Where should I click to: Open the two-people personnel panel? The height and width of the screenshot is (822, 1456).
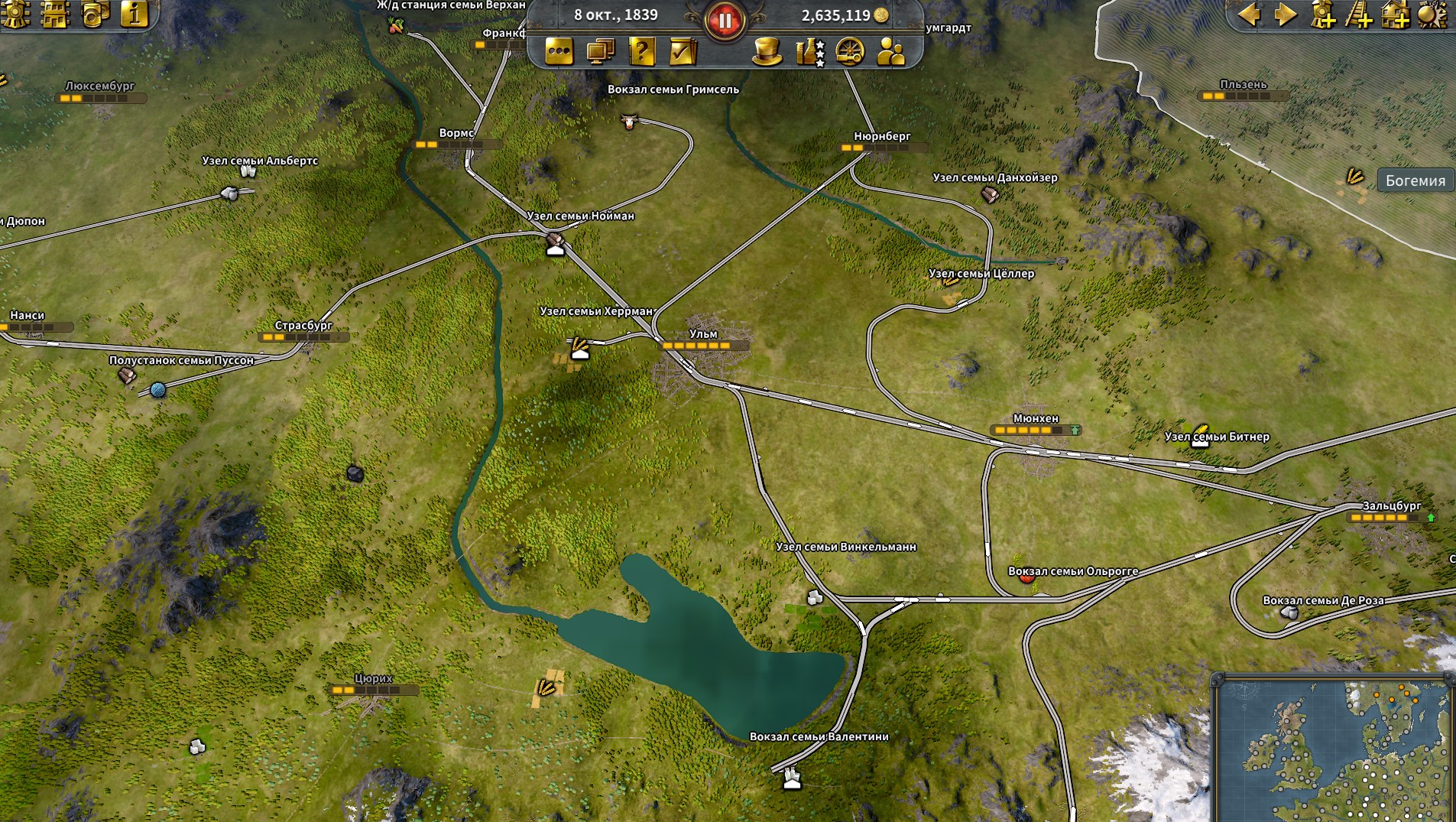[891, 51]
